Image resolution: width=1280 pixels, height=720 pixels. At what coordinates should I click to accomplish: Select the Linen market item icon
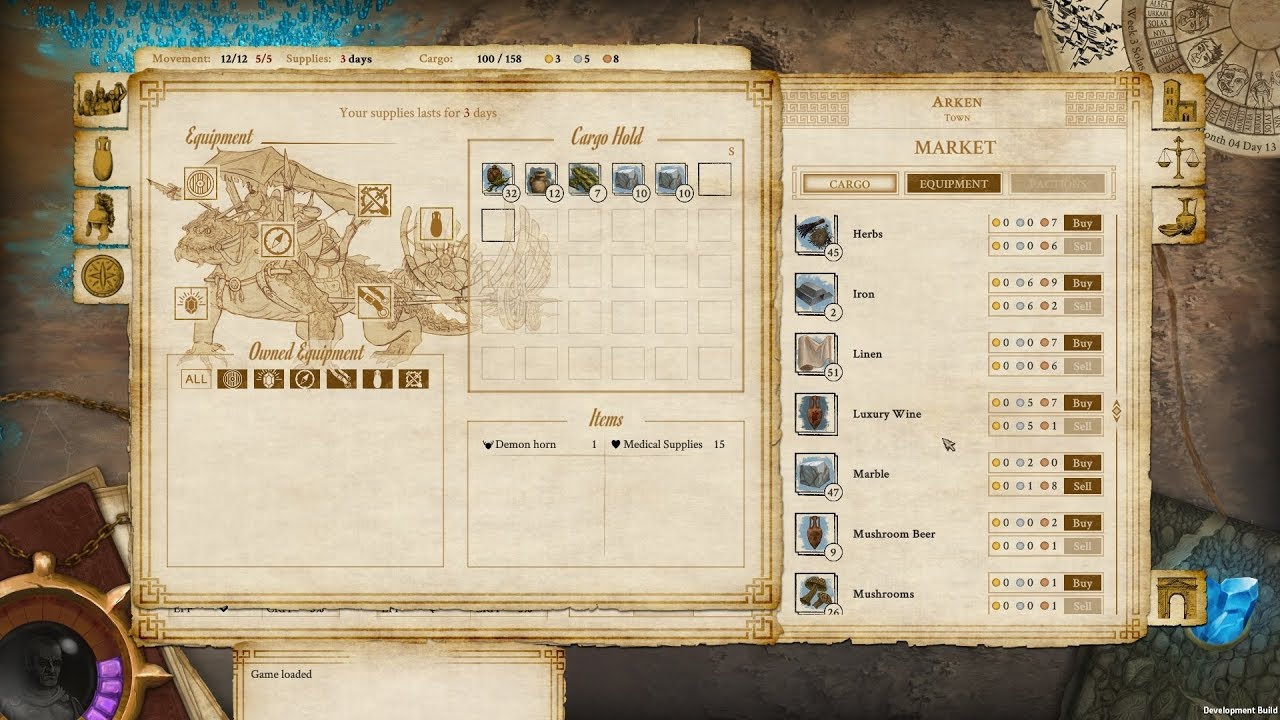[815, 354]
